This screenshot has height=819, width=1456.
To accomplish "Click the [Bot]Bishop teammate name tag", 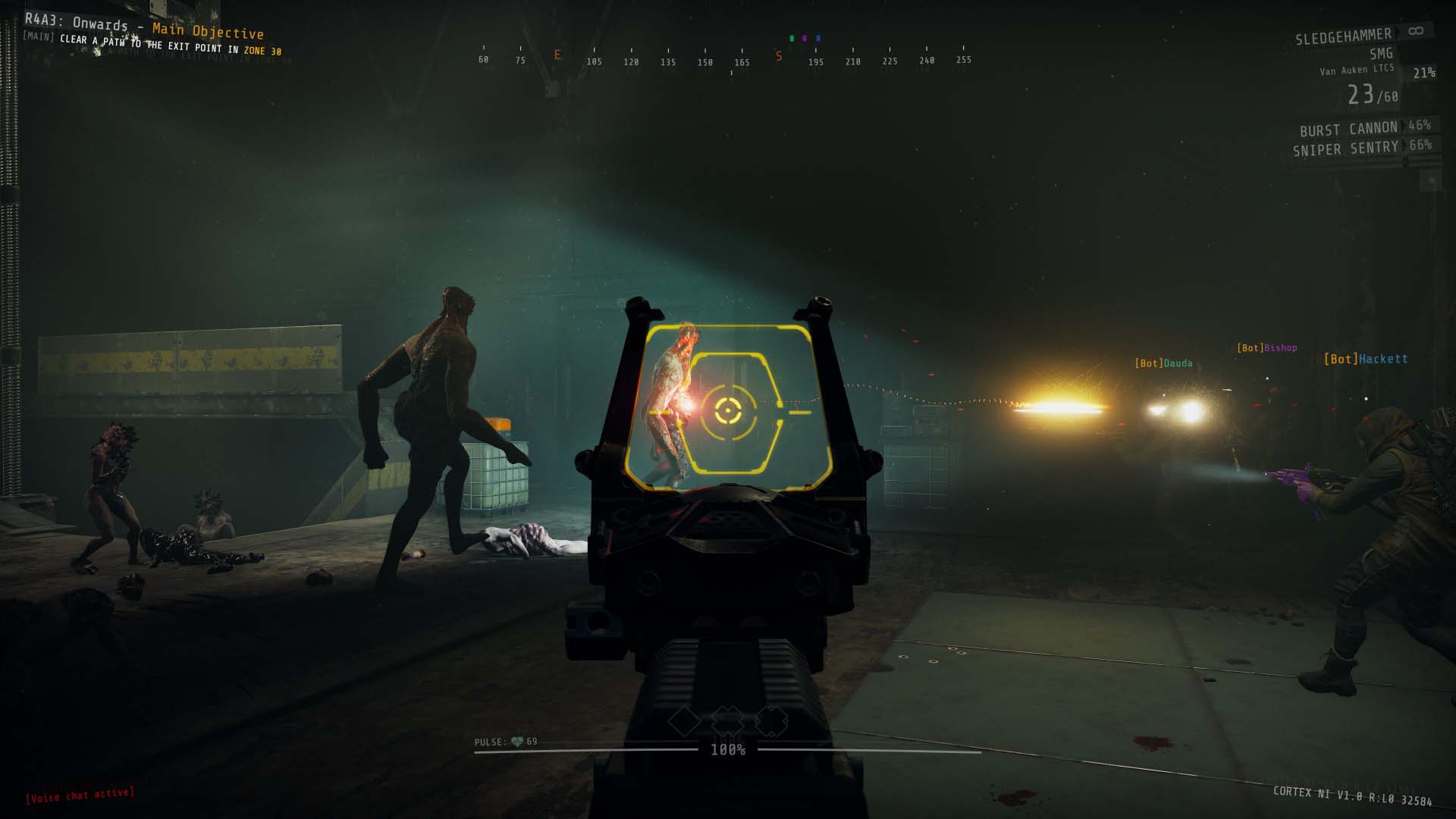I will click(x=1266, y=348).
